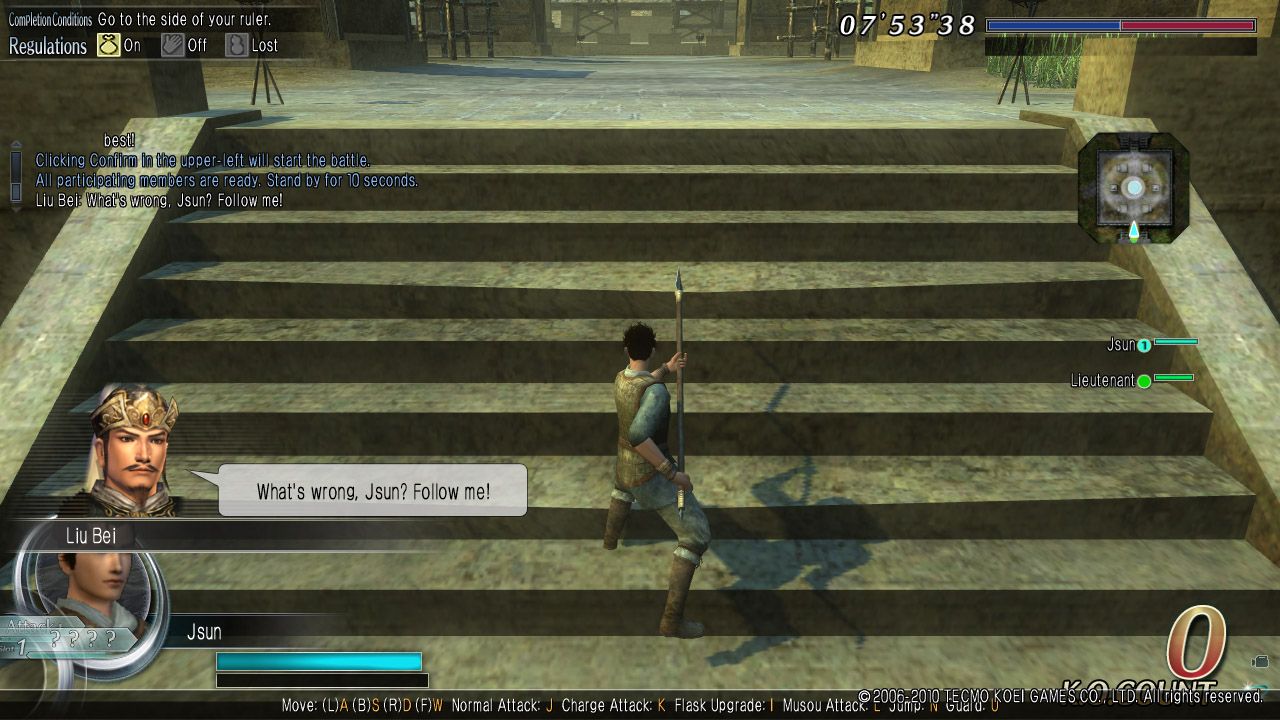
Task: Open the octagonal minimap
Action: 1134,188
